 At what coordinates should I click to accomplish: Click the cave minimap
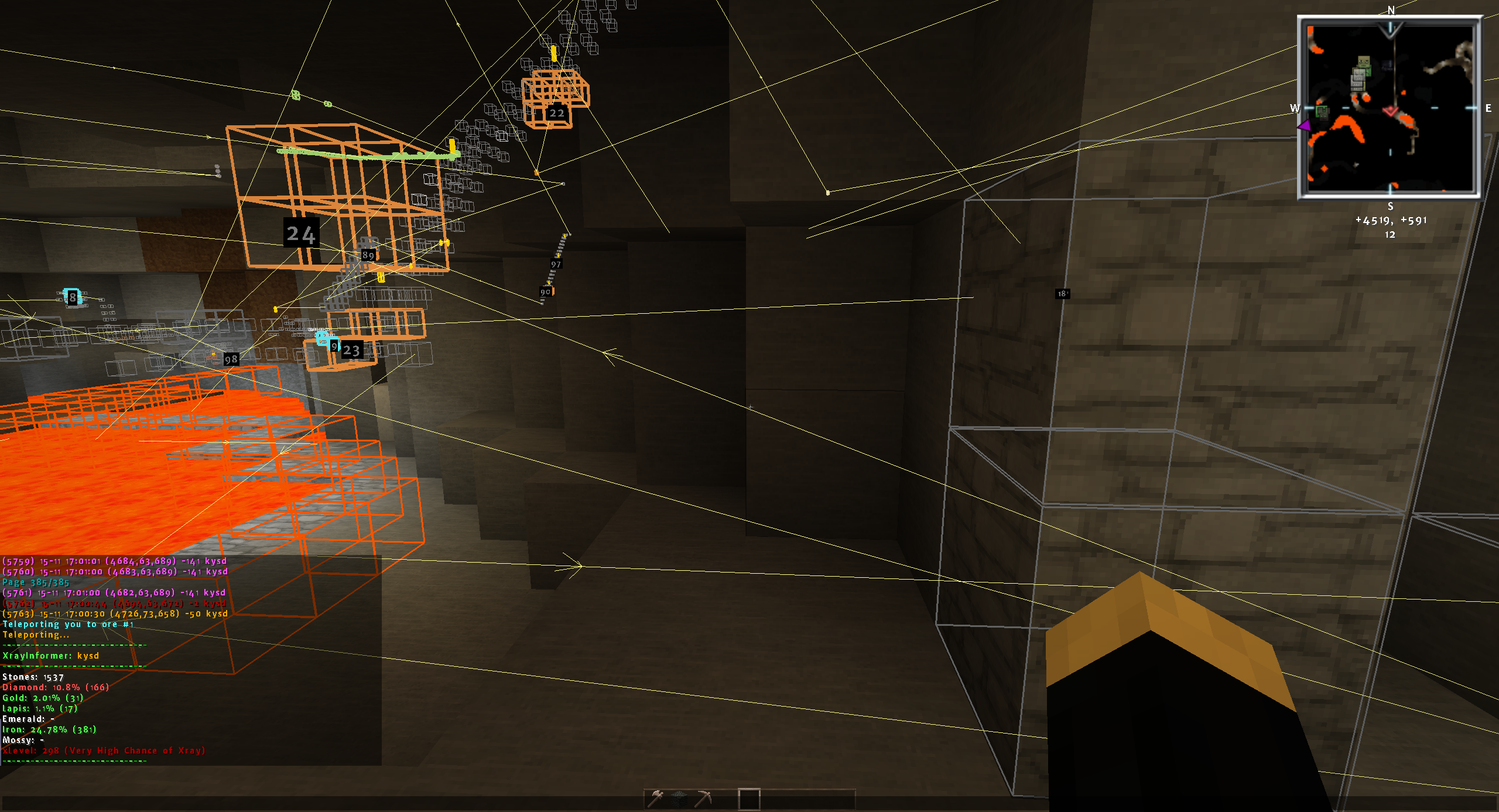pos(1390,108)
